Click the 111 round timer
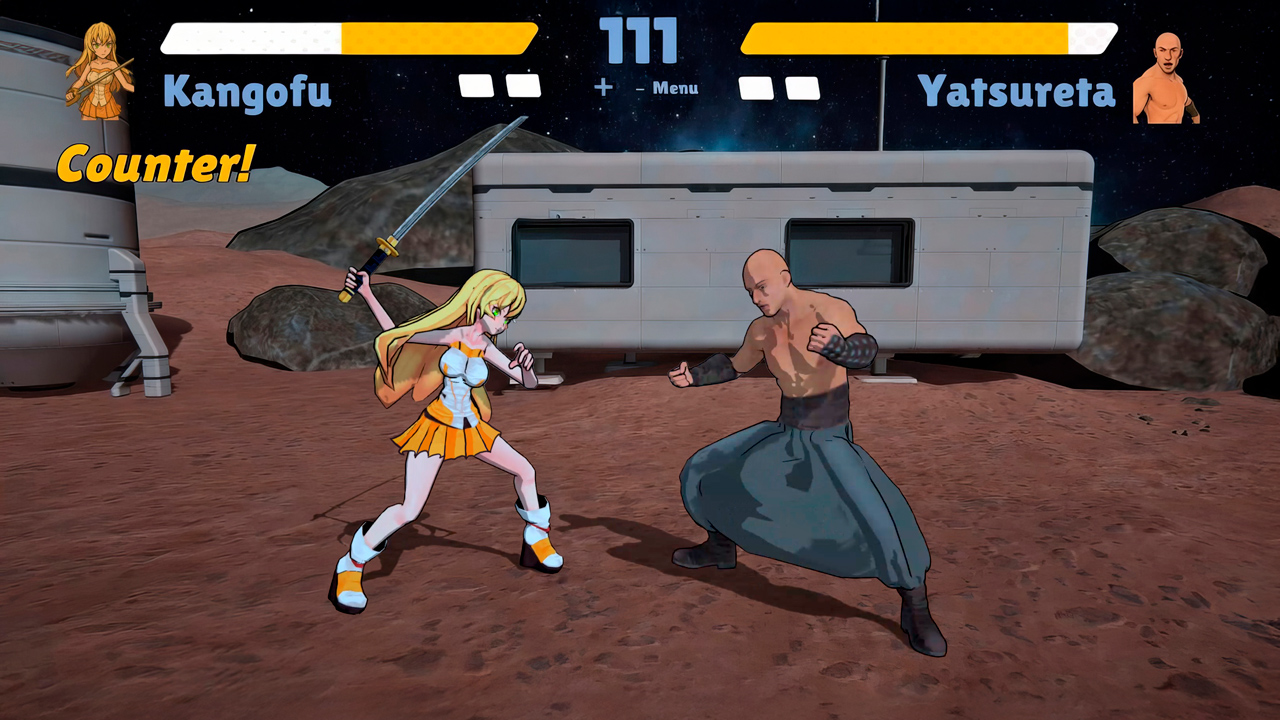 [640, 38]
